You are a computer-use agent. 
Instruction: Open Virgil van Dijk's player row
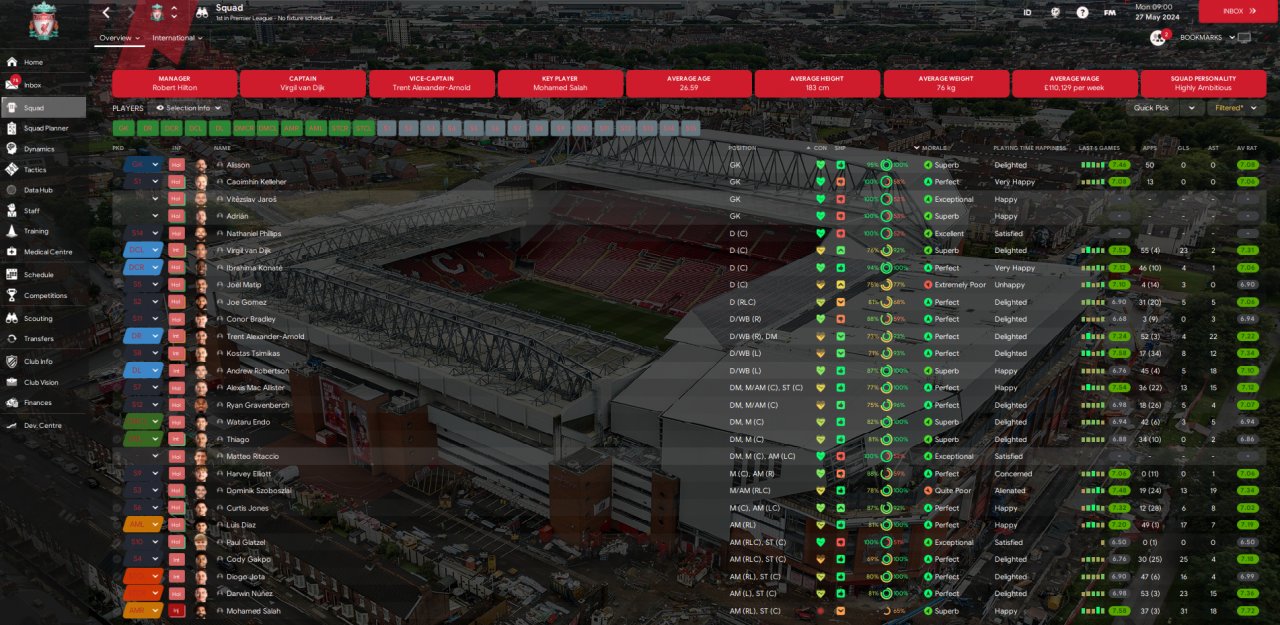(248, 250)
